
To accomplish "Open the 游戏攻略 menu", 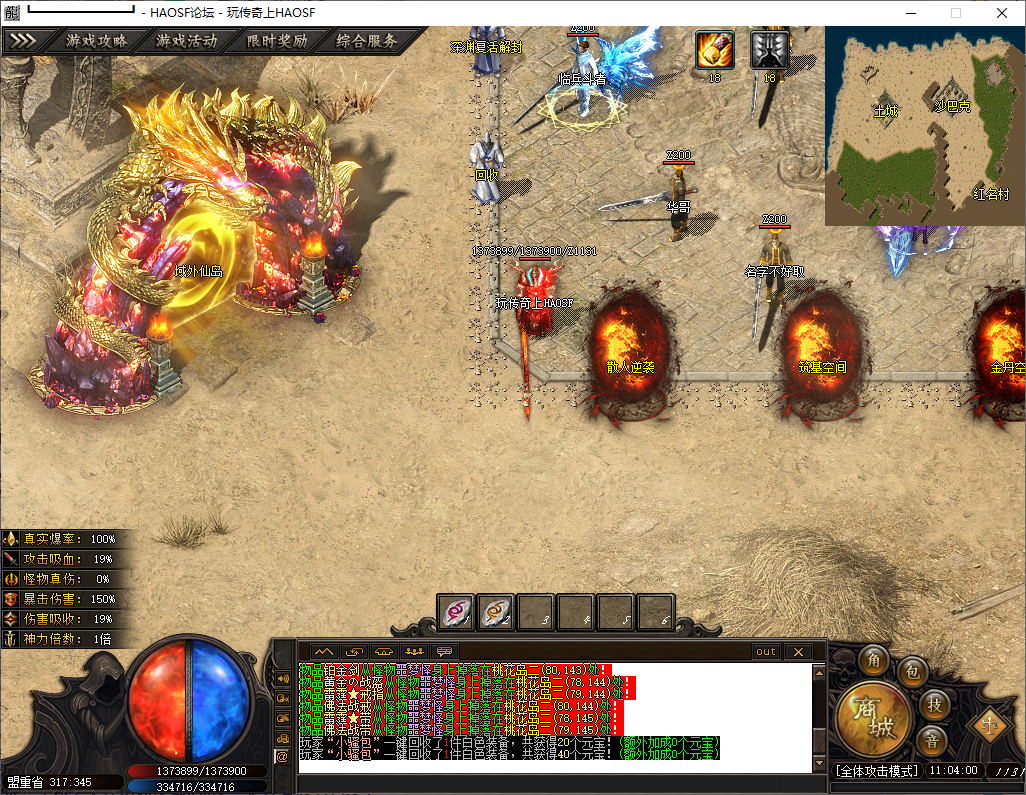I will (97, 41).
